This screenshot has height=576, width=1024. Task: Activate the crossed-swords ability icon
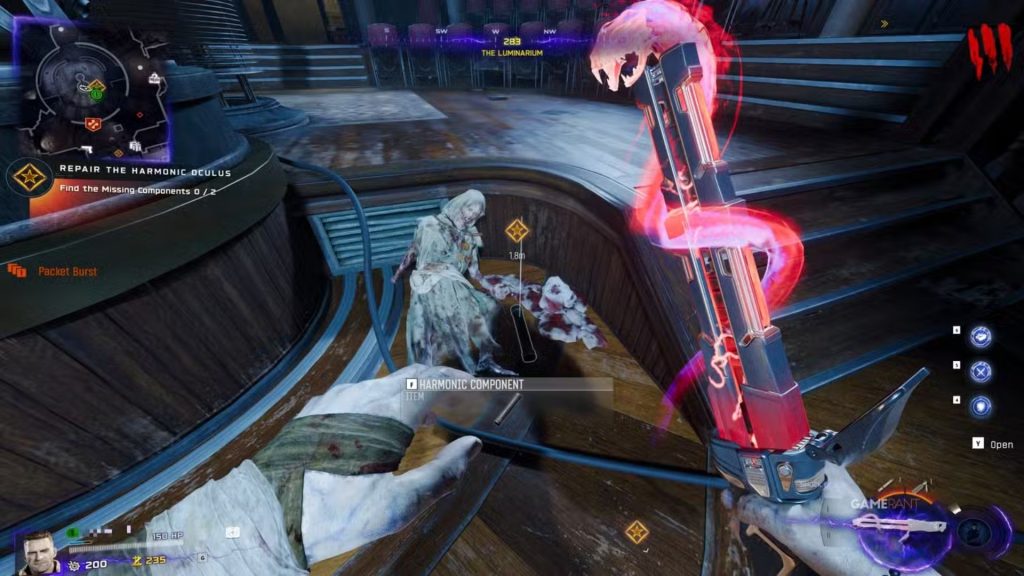point(981,372)
